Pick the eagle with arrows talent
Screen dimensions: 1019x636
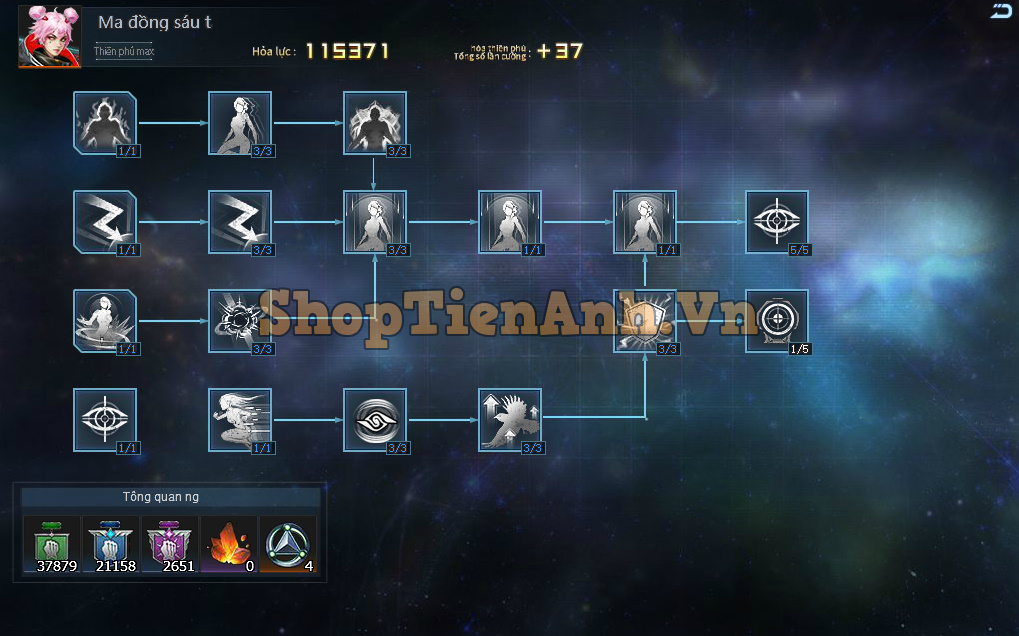pos(510,420)
